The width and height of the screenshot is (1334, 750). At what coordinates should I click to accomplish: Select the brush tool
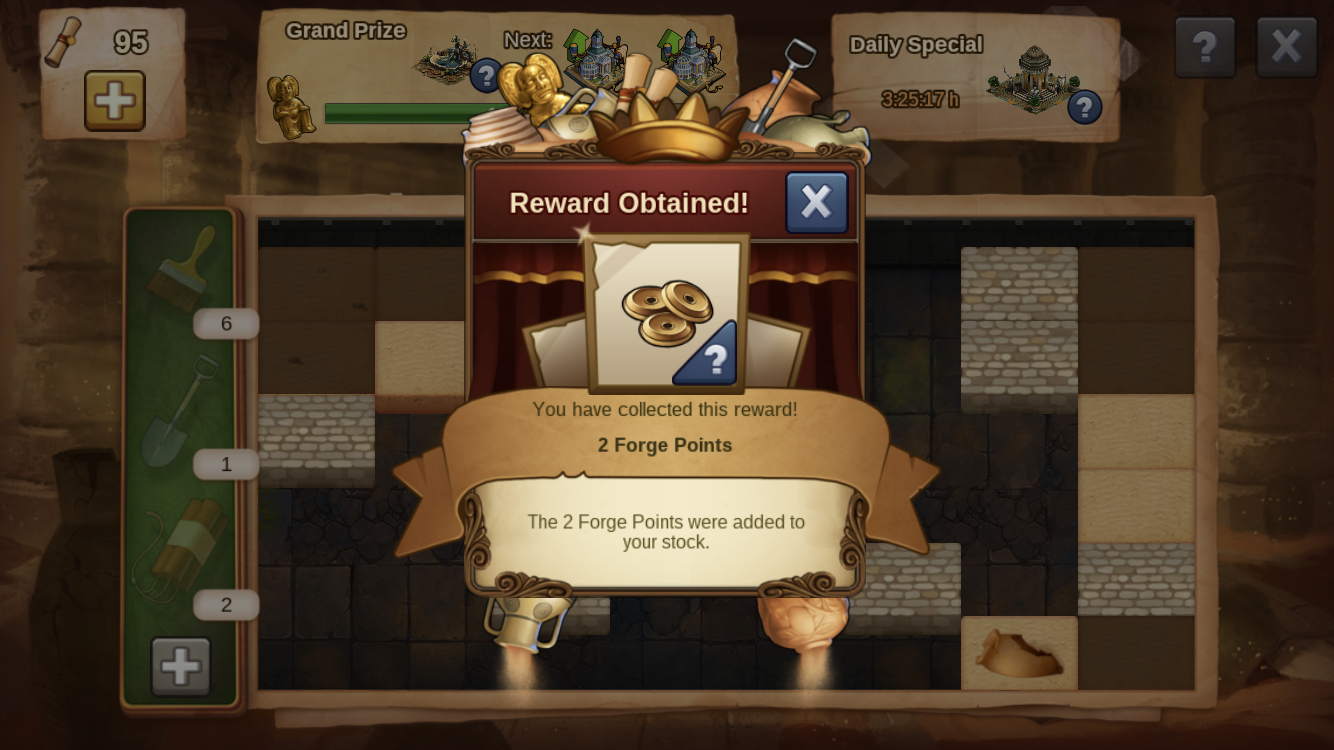183,268
